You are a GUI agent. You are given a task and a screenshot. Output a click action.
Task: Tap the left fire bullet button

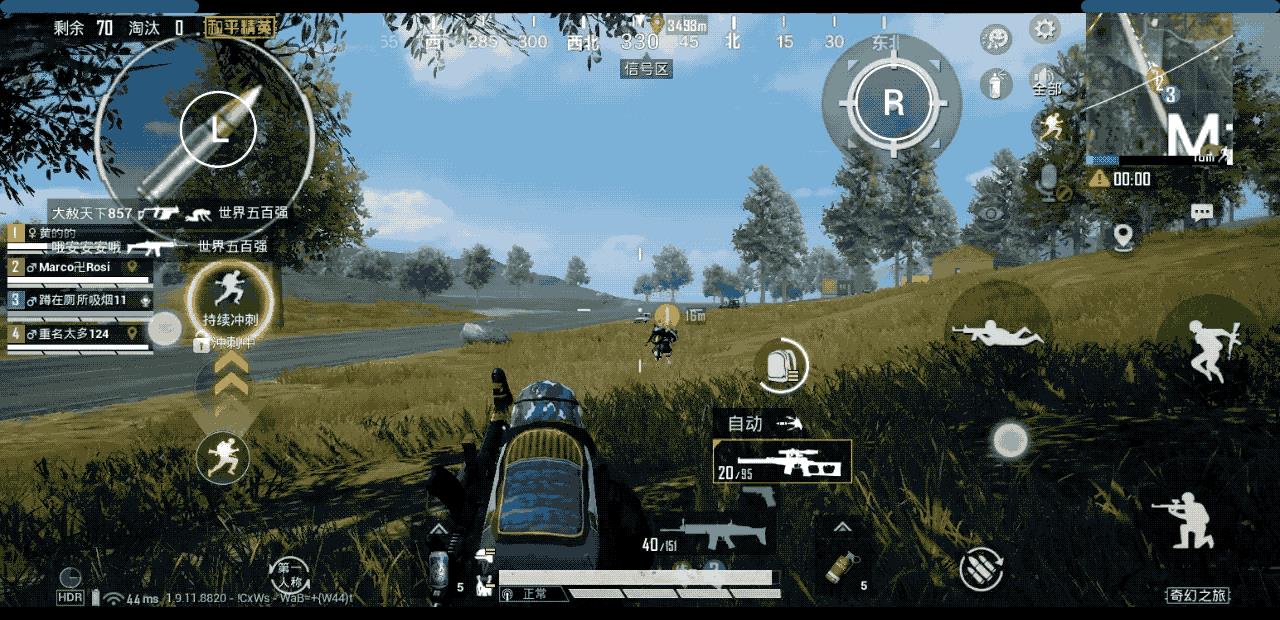click(x=218, y=128)
